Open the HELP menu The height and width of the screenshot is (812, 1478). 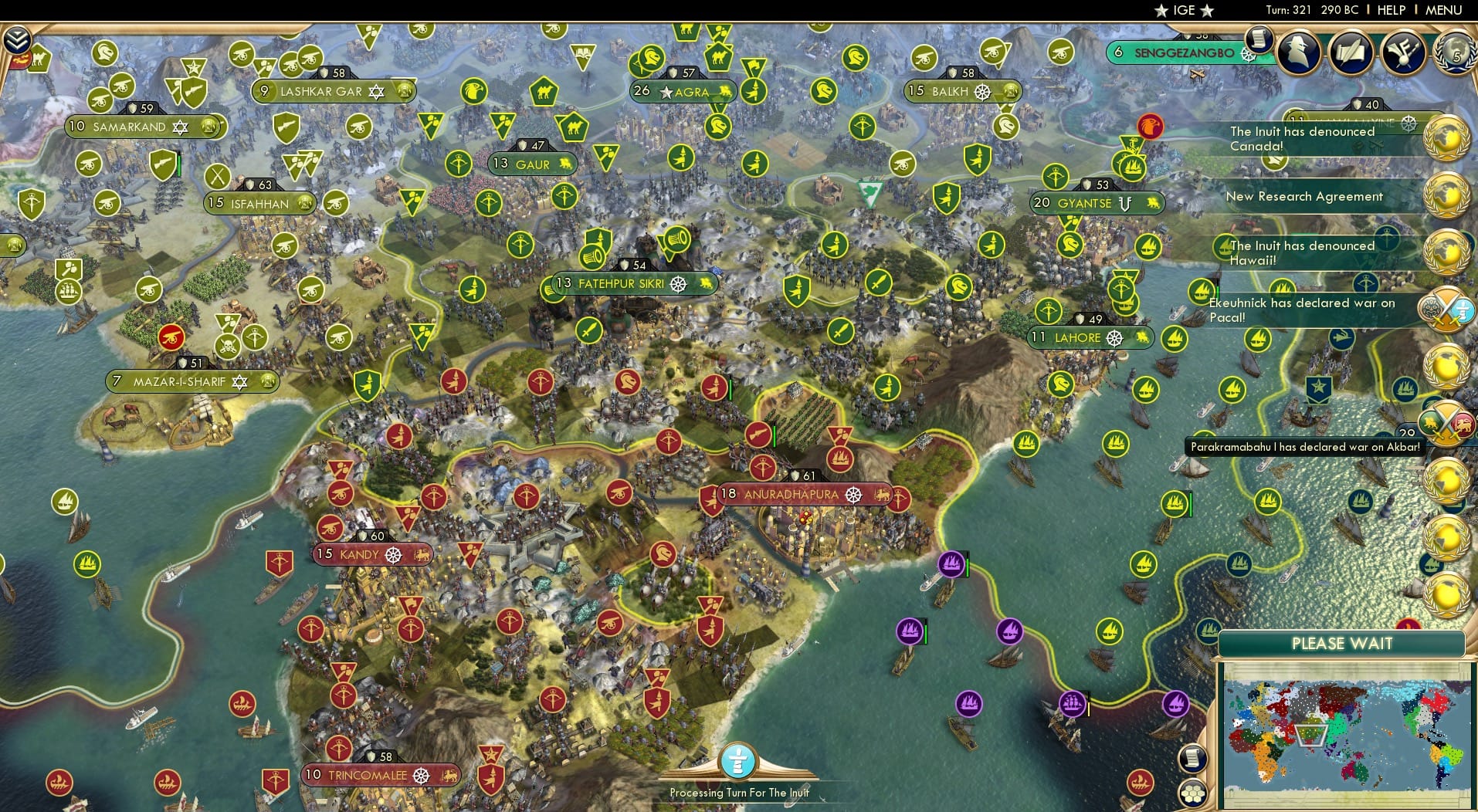[1390, 10]
